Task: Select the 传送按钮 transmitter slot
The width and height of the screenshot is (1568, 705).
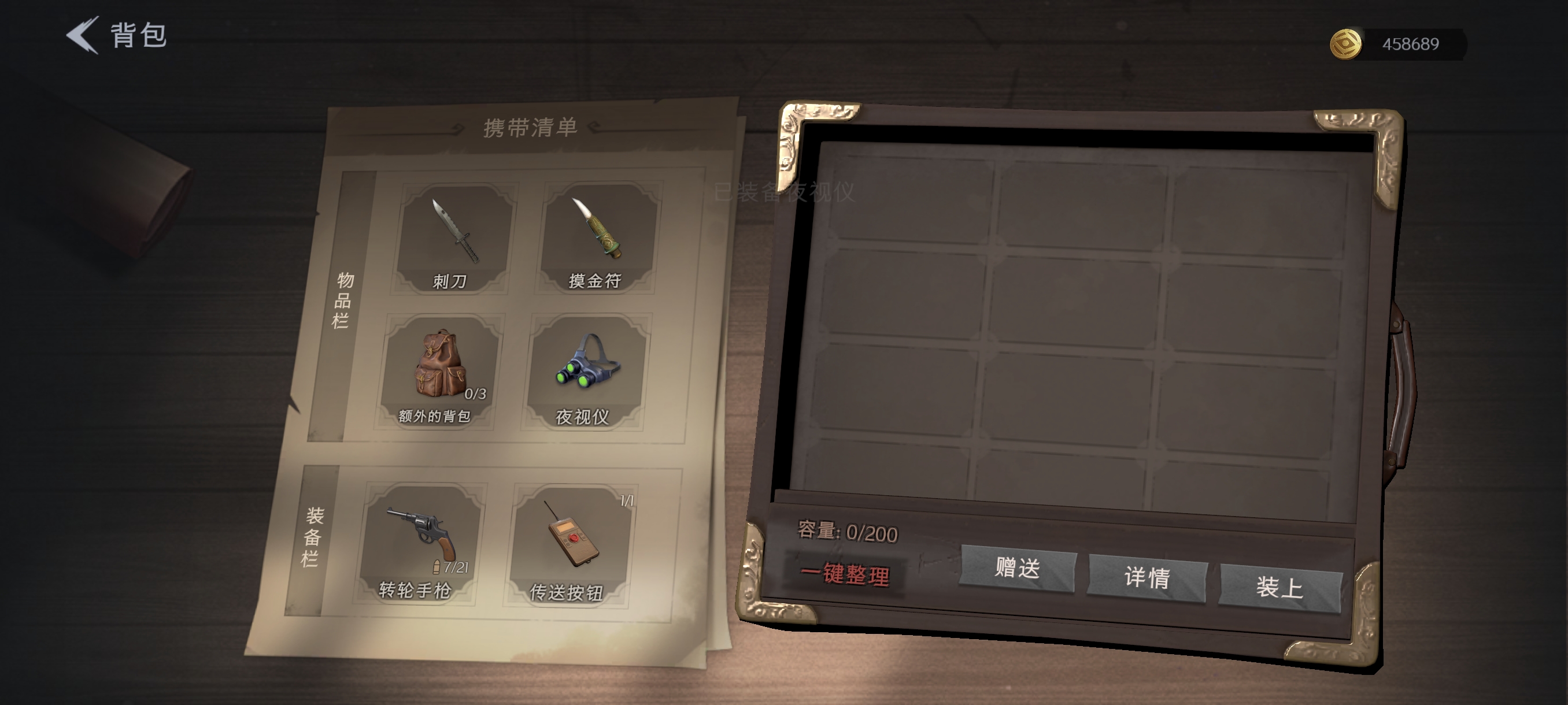Action: click(570, 544)
